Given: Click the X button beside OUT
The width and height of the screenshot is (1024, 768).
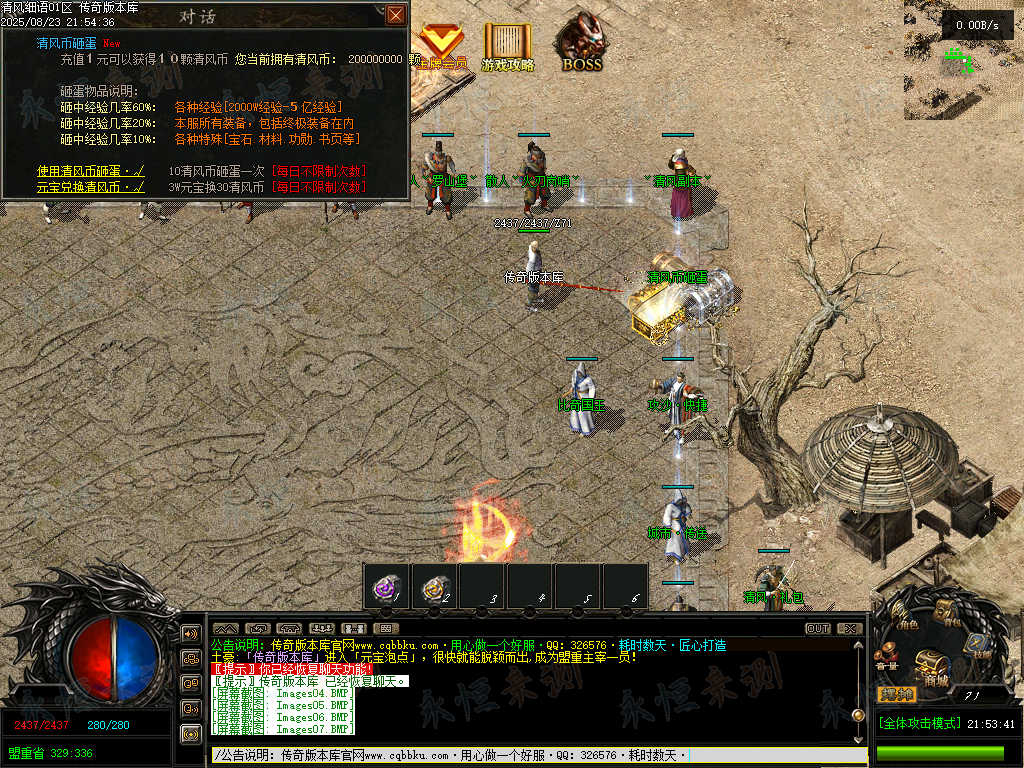Looking at the screenshot, I should tap(849, 629).
